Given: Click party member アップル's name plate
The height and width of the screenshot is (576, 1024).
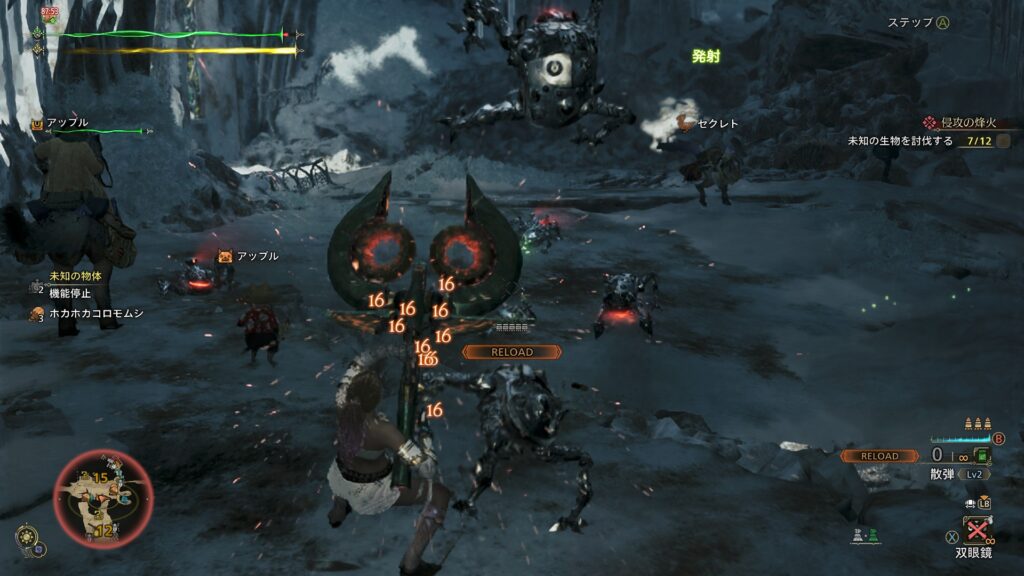Looking at the screenshot, I should [66, 123].
